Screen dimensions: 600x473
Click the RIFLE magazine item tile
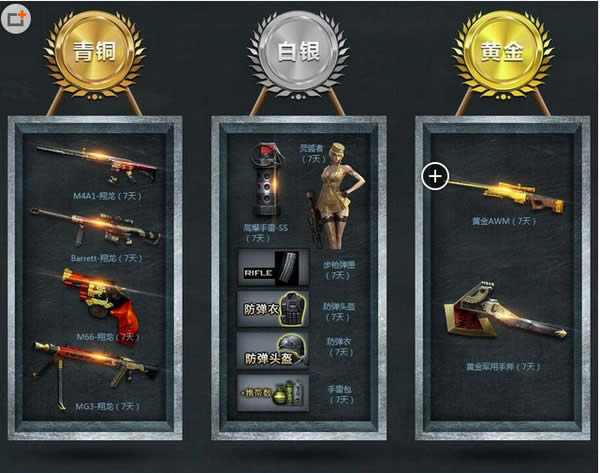pyautogui.click(x=272, y=268)
